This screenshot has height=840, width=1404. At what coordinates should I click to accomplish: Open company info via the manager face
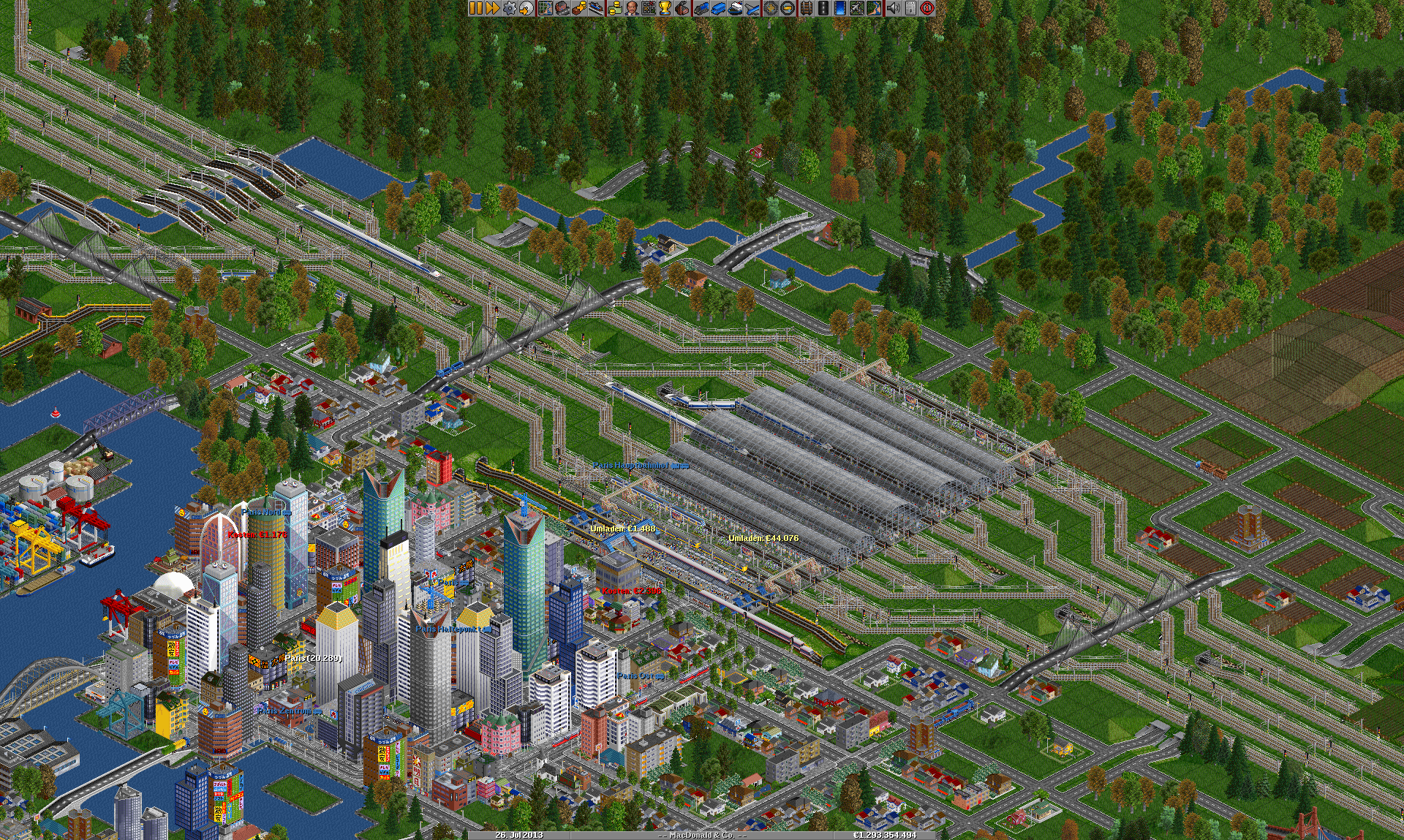point(631,8)
